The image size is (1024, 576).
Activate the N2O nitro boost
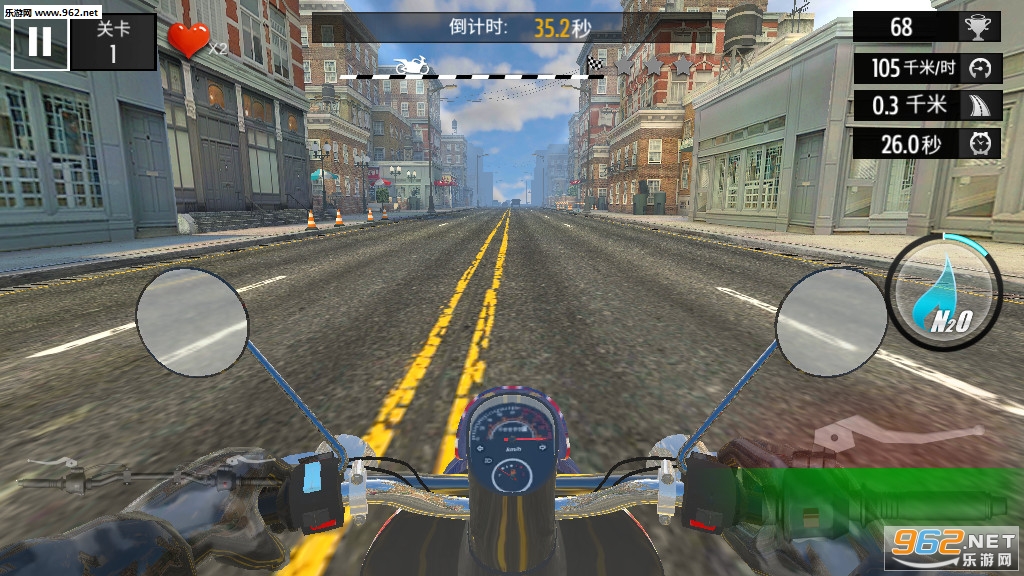pos(945,291)
